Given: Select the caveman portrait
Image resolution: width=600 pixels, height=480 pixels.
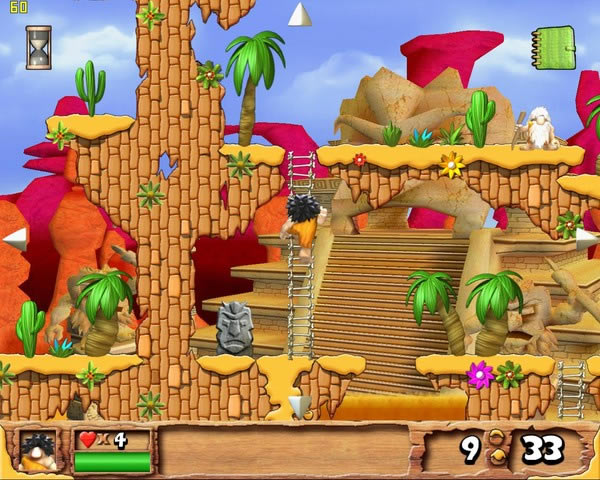Looking at the screenshot, I should [37, 452].
